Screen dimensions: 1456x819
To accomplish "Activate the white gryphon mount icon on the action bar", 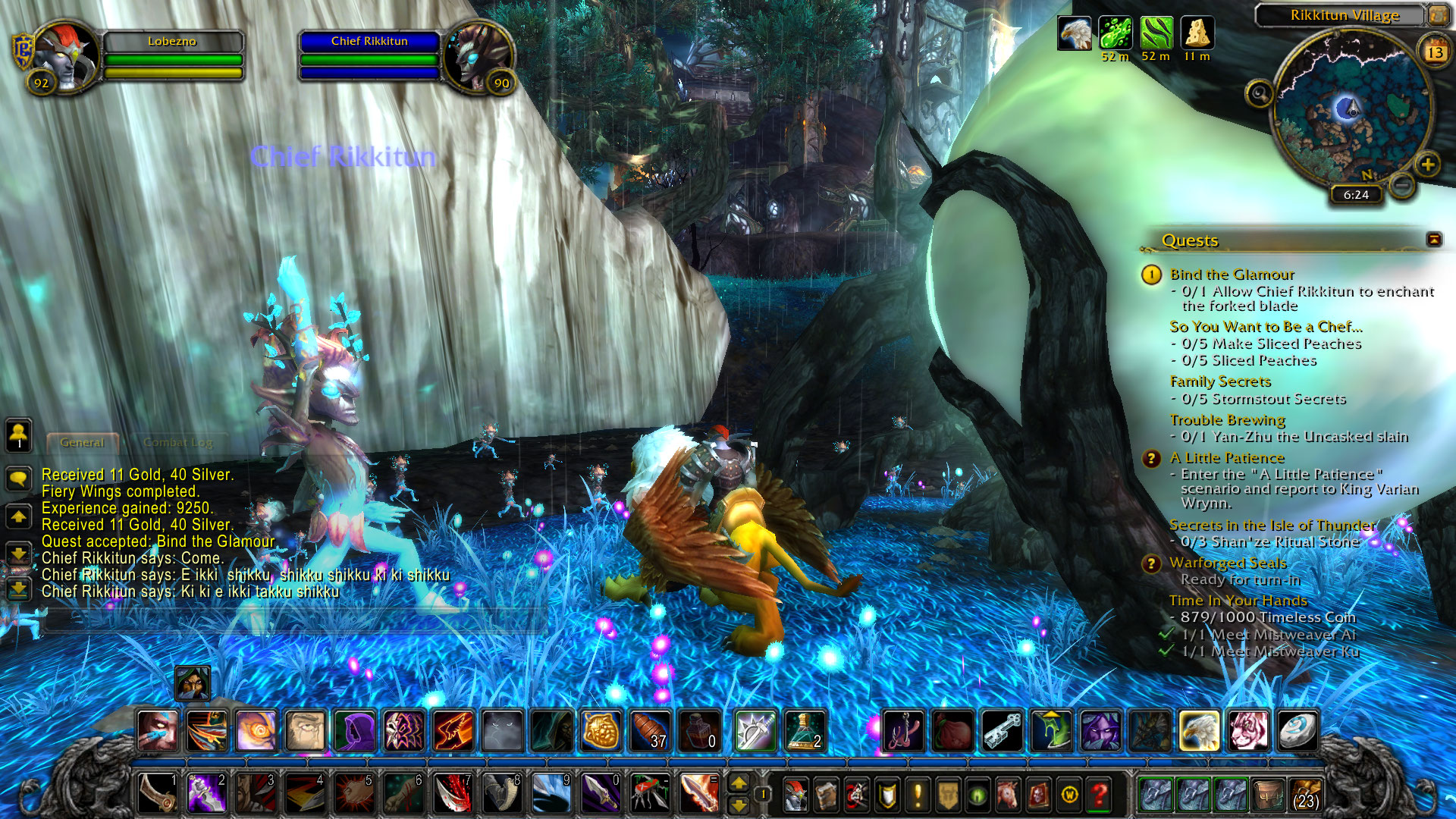I will click(x=1199, y=731).
